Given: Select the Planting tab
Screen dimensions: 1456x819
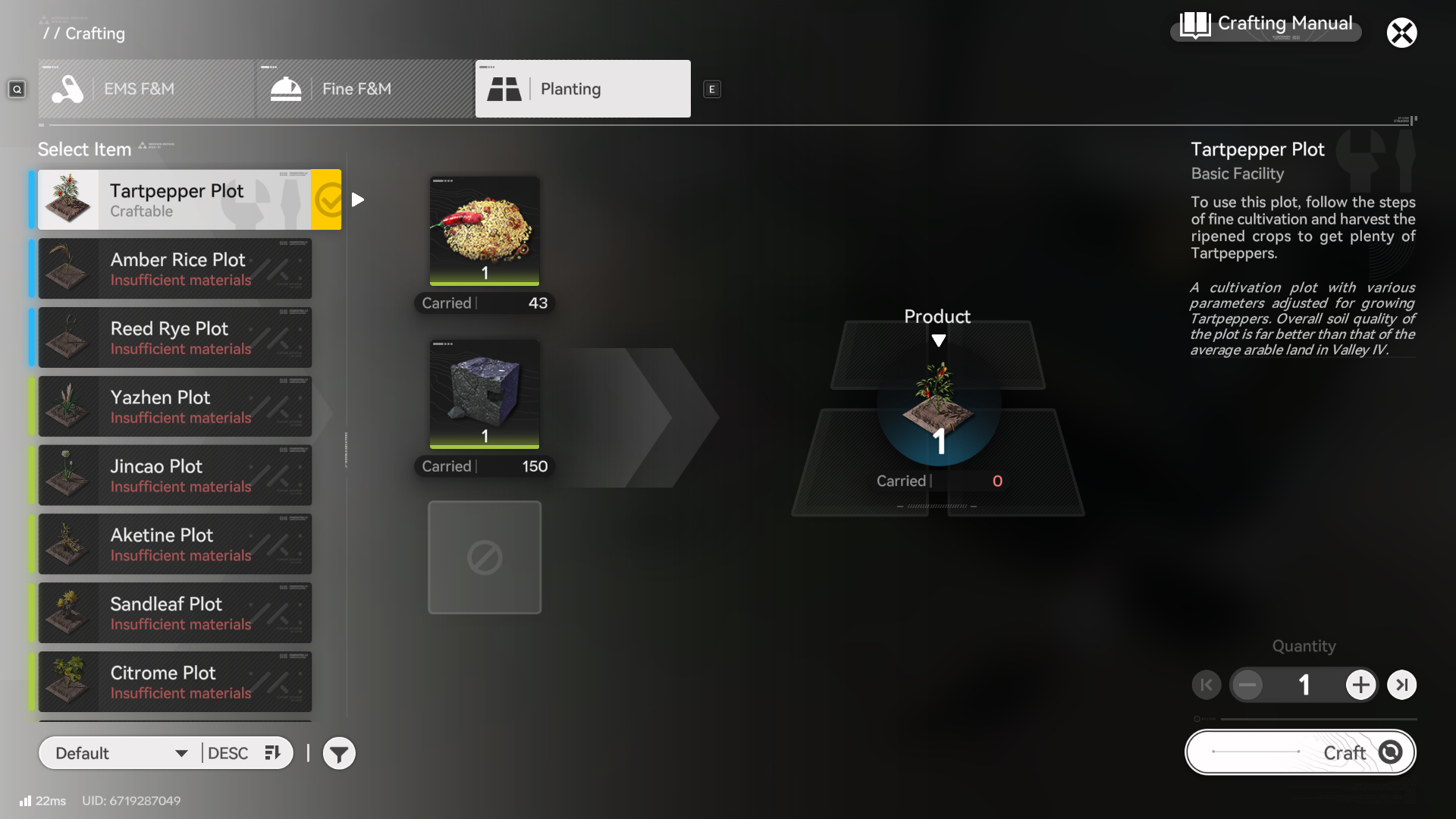Looking at the screenshot, I should (x=582, y=89).
